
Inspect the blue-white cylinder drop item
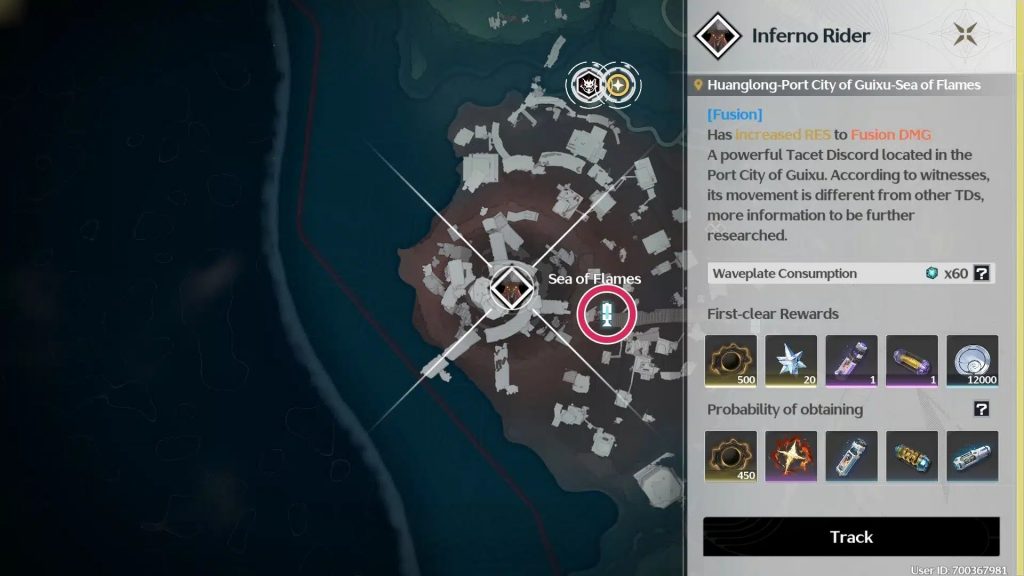972,457
